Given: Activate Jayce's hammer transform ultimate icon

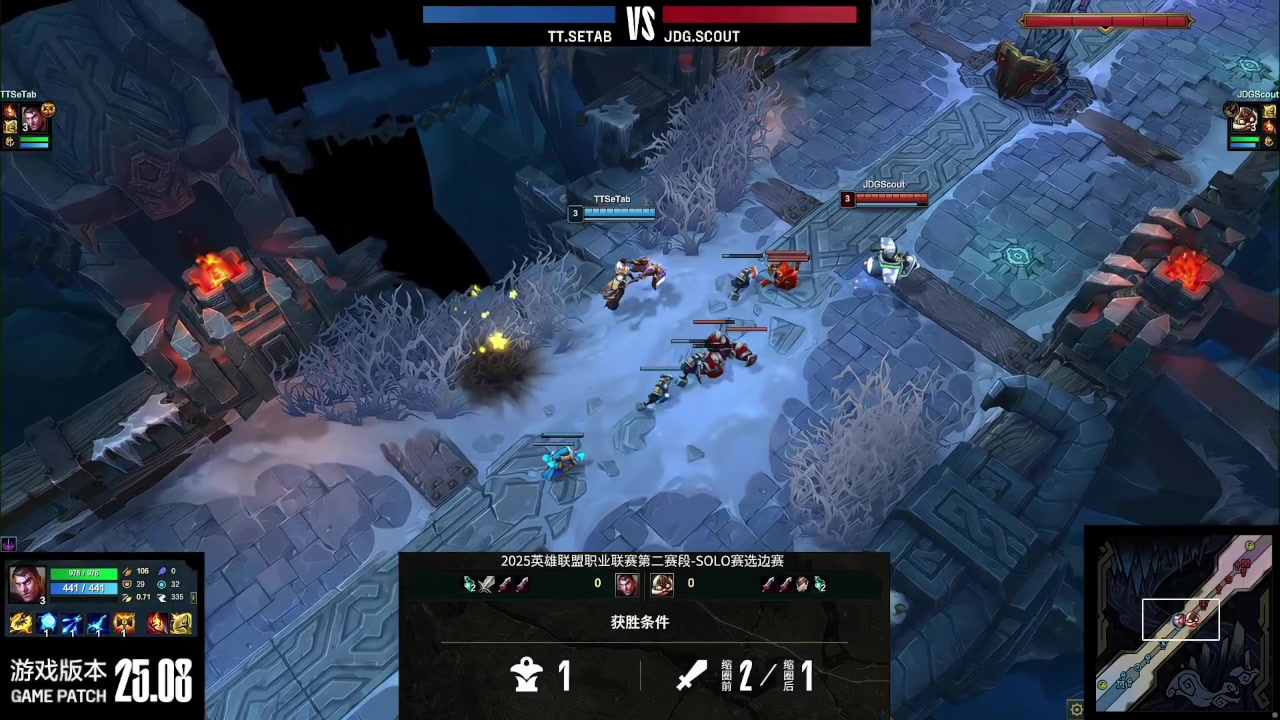Looking at the screenshot, I should coord(124,624).
